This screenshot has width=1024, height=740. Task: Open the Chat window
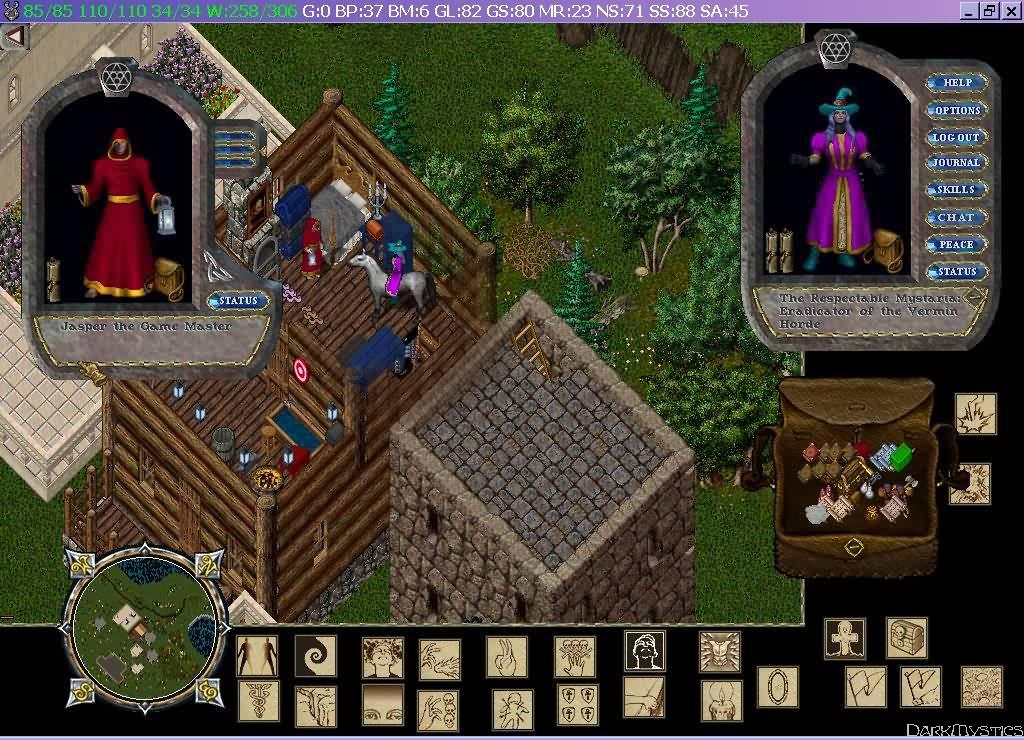tap(956, 217)
